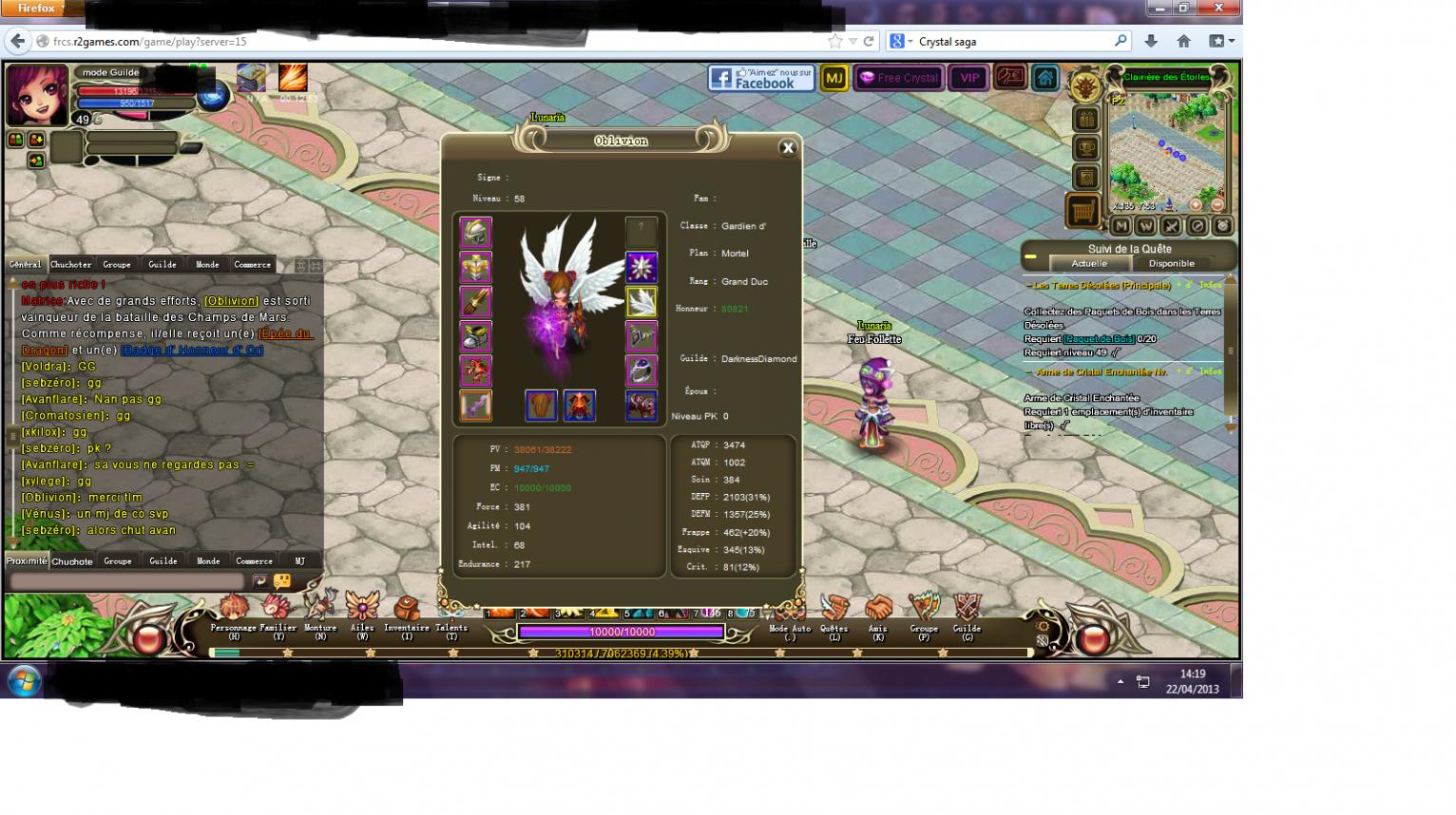Close the Oblivion character info window

tap(787, 147)
